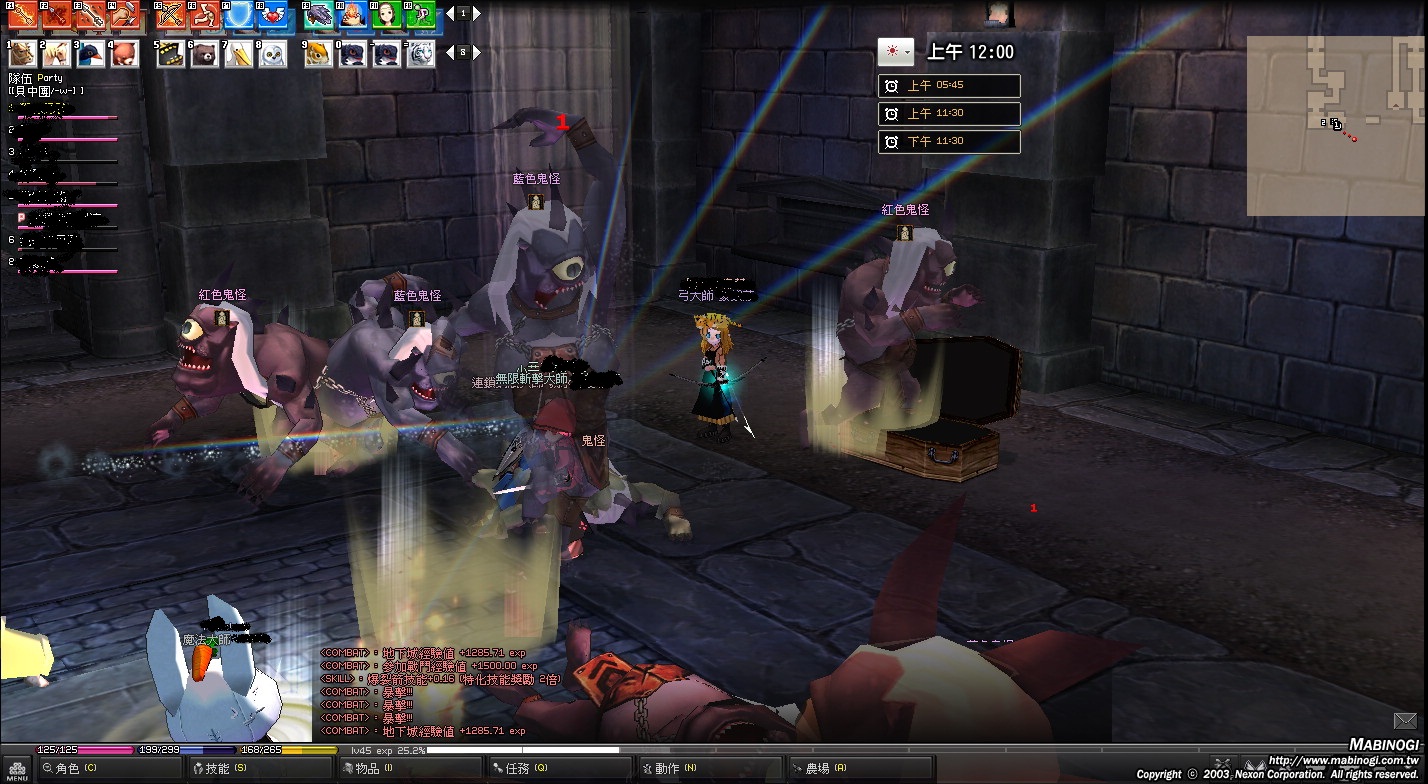Screen dimensions: 1428x784
Task: Select the 上午 05:45 alarm entry
Action: 949,86
